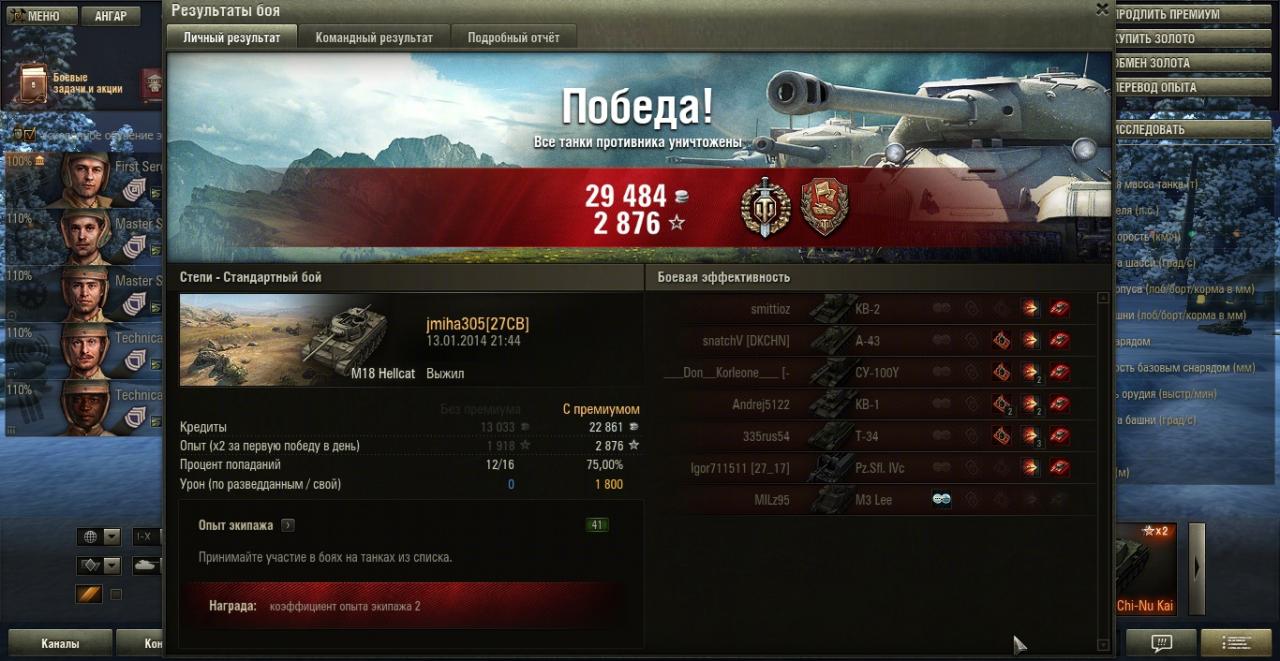This screenshot has height=661, width=1280.
Task: Open the globe nation filter dropdown
Action: click(x=99, y=537)
